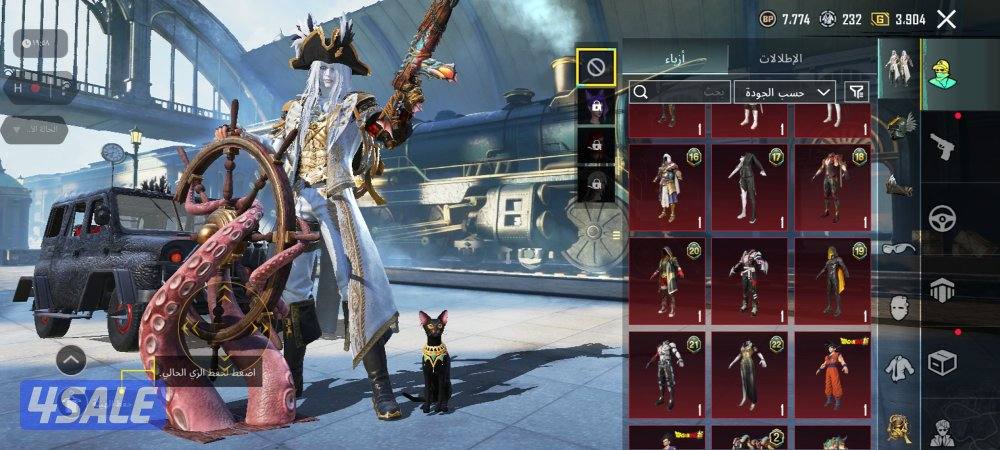Choose the yellow-caped outfit numbered 19
The image size is (1000, 450).
(x=832, y=278)
